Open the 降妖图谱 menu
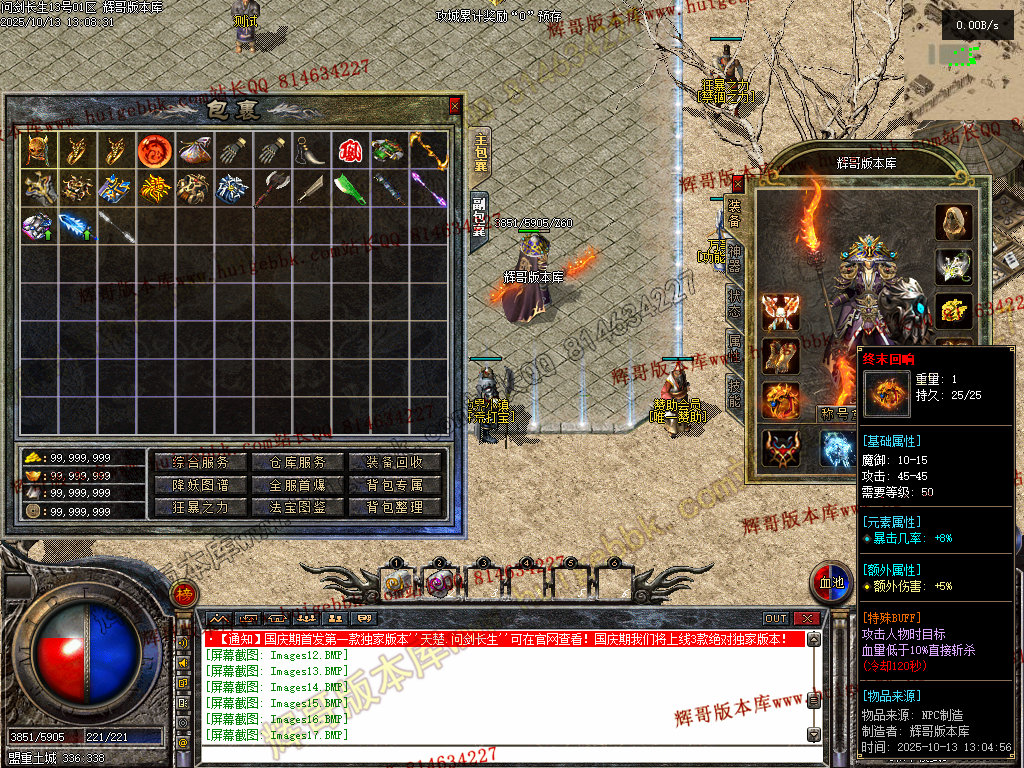 pyautogui.click(x=200, y=485)
